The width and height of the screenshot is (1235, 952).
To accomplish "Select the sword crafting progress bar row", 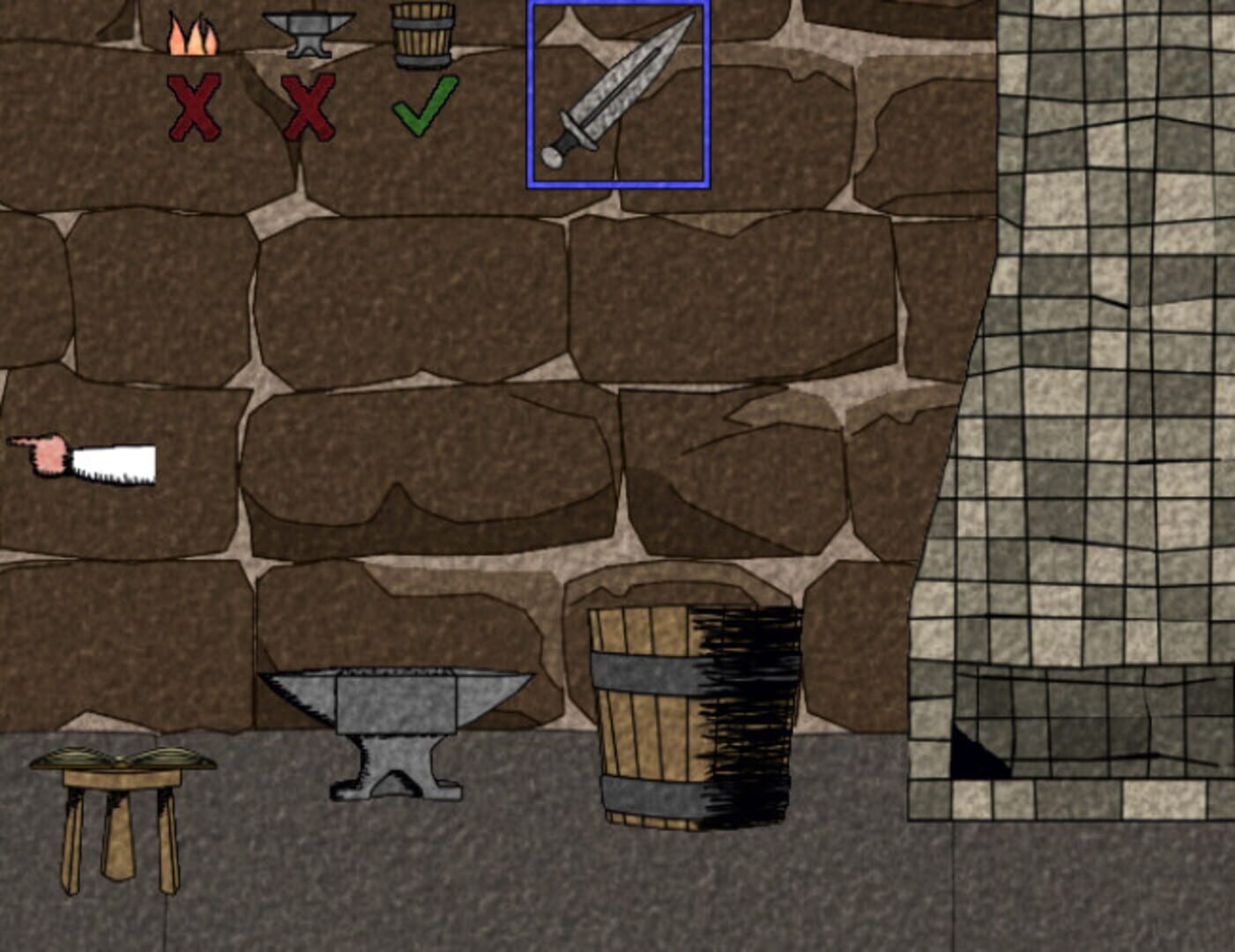I will [x=309, y=66].
